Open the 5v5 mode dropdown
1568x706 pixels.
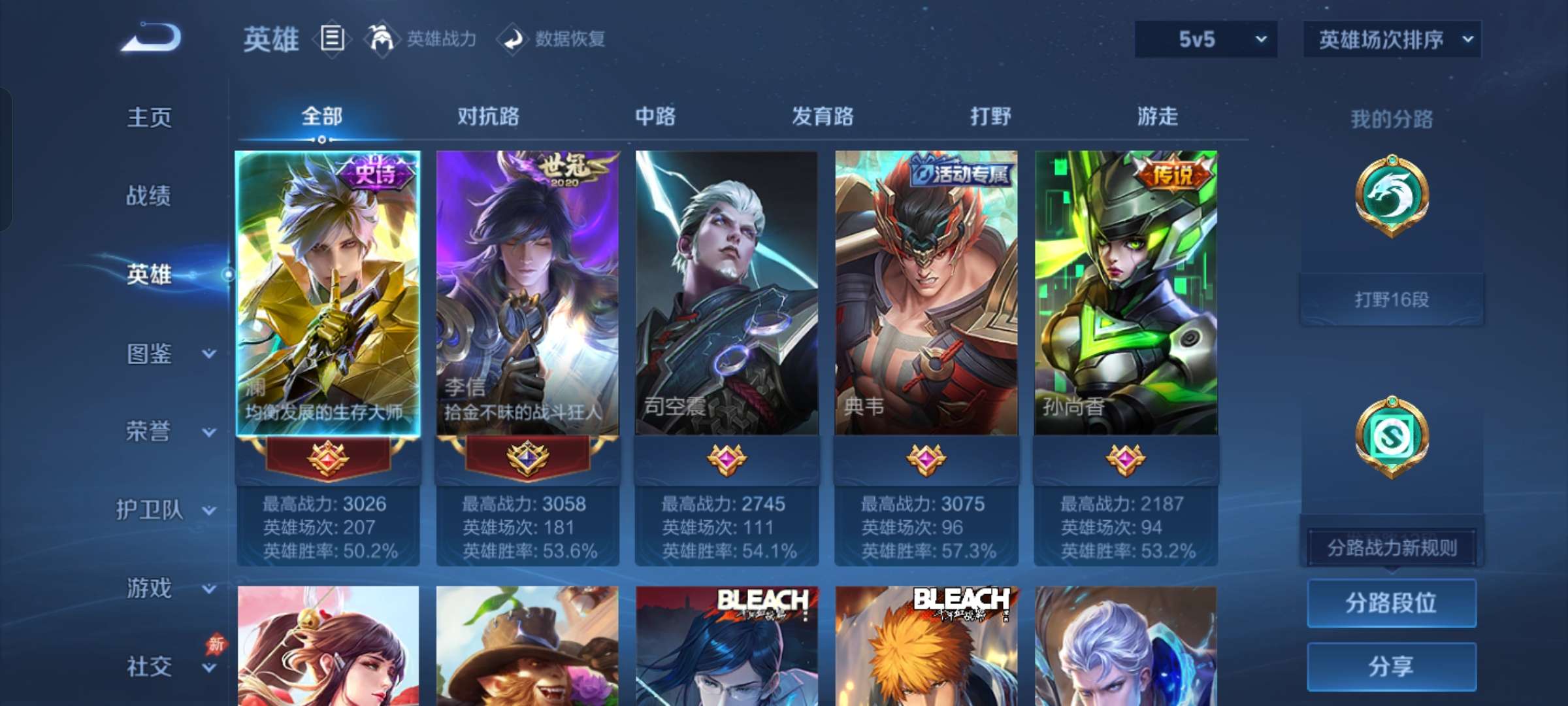[1205, 39]
